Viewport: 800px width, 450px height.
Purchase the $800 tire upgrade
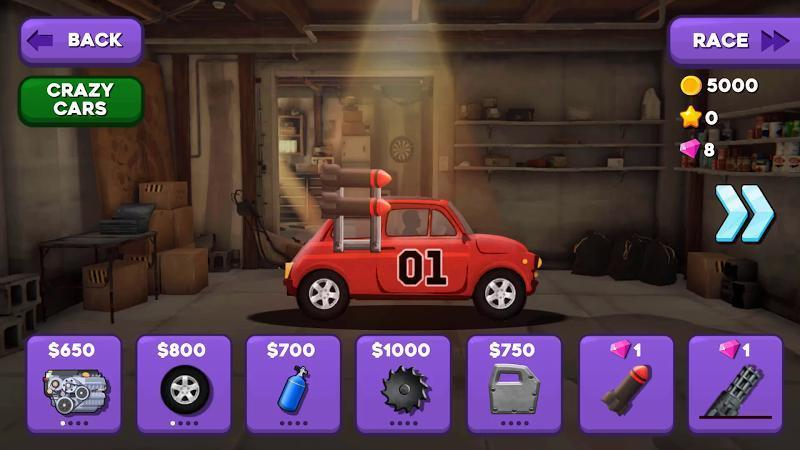(x=184, y=385)
